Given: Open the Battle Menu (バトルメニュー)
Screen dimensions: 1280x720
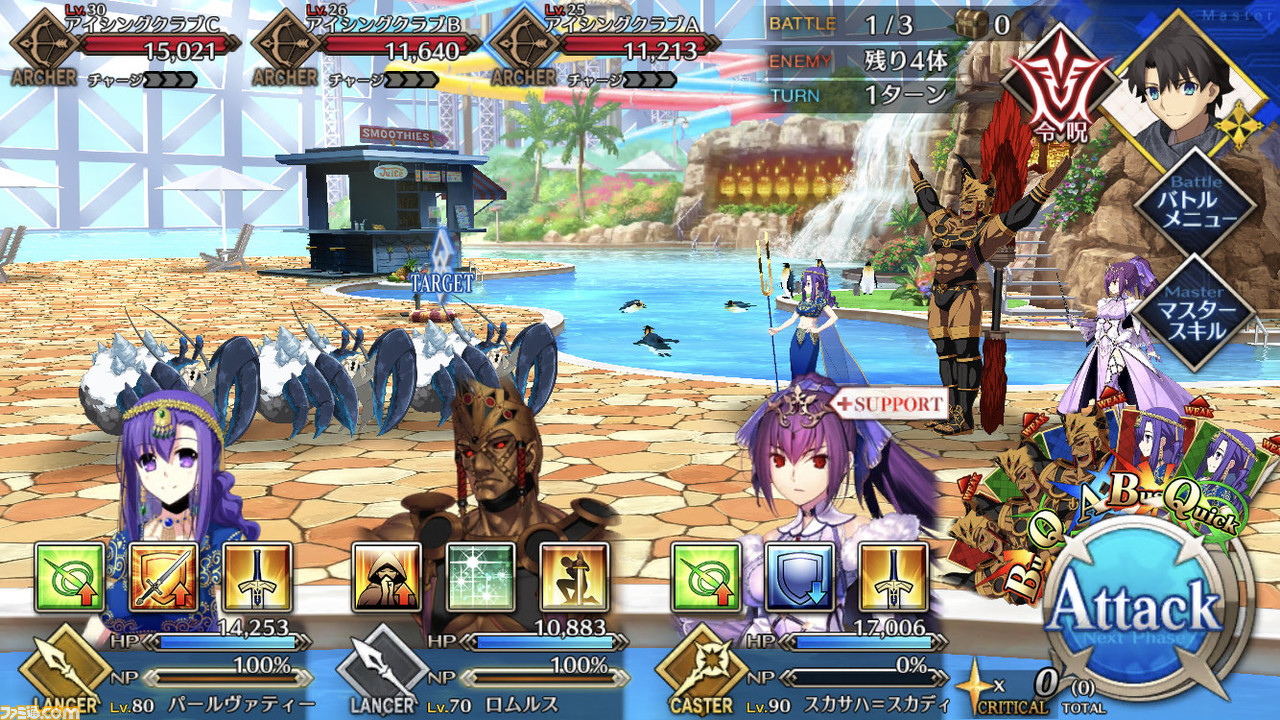Looking at the screenshot, I should pos(1196,204).
